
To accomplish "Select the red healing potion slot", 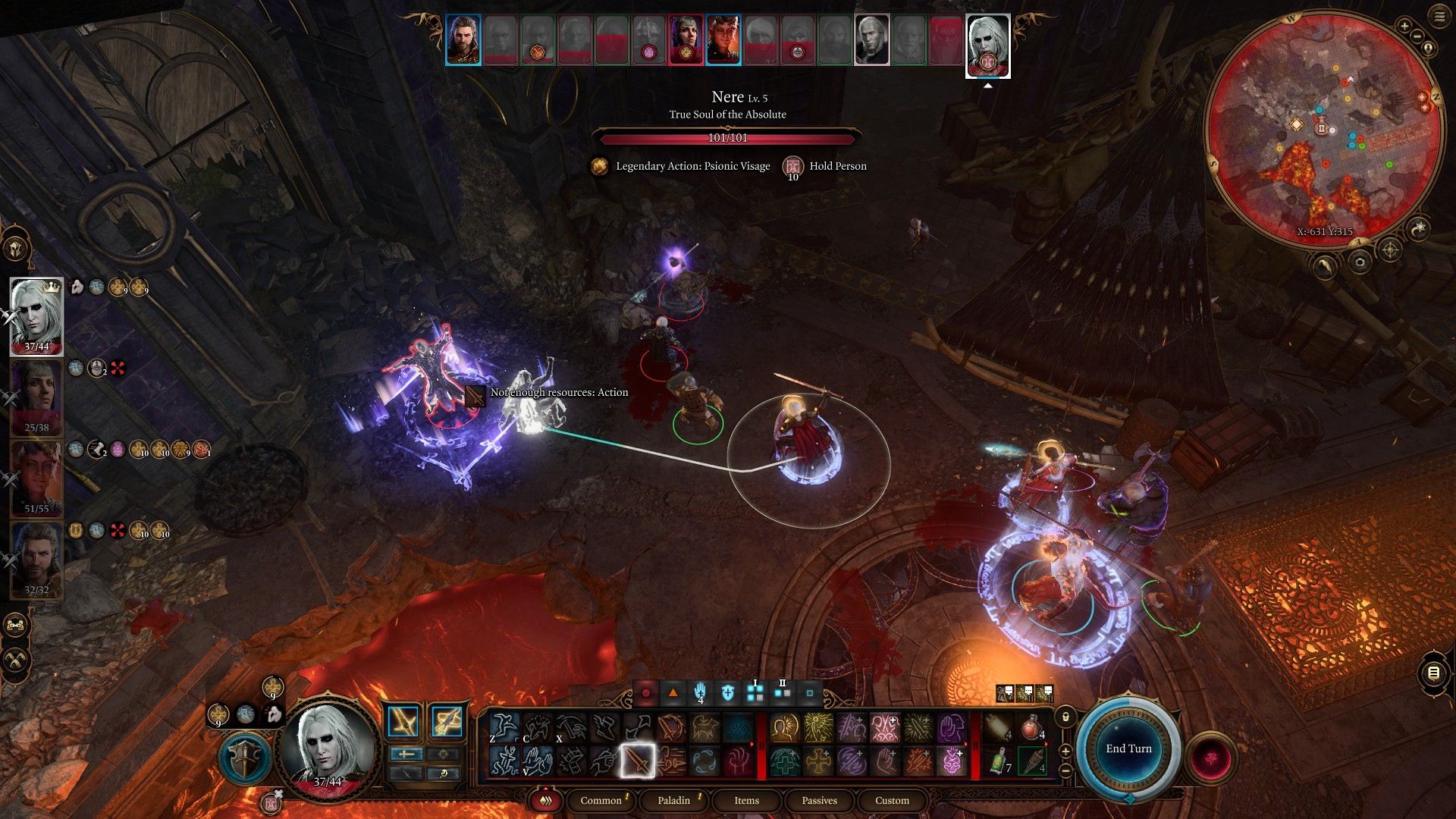I will pyautogui.click(x=1032, y=728).
